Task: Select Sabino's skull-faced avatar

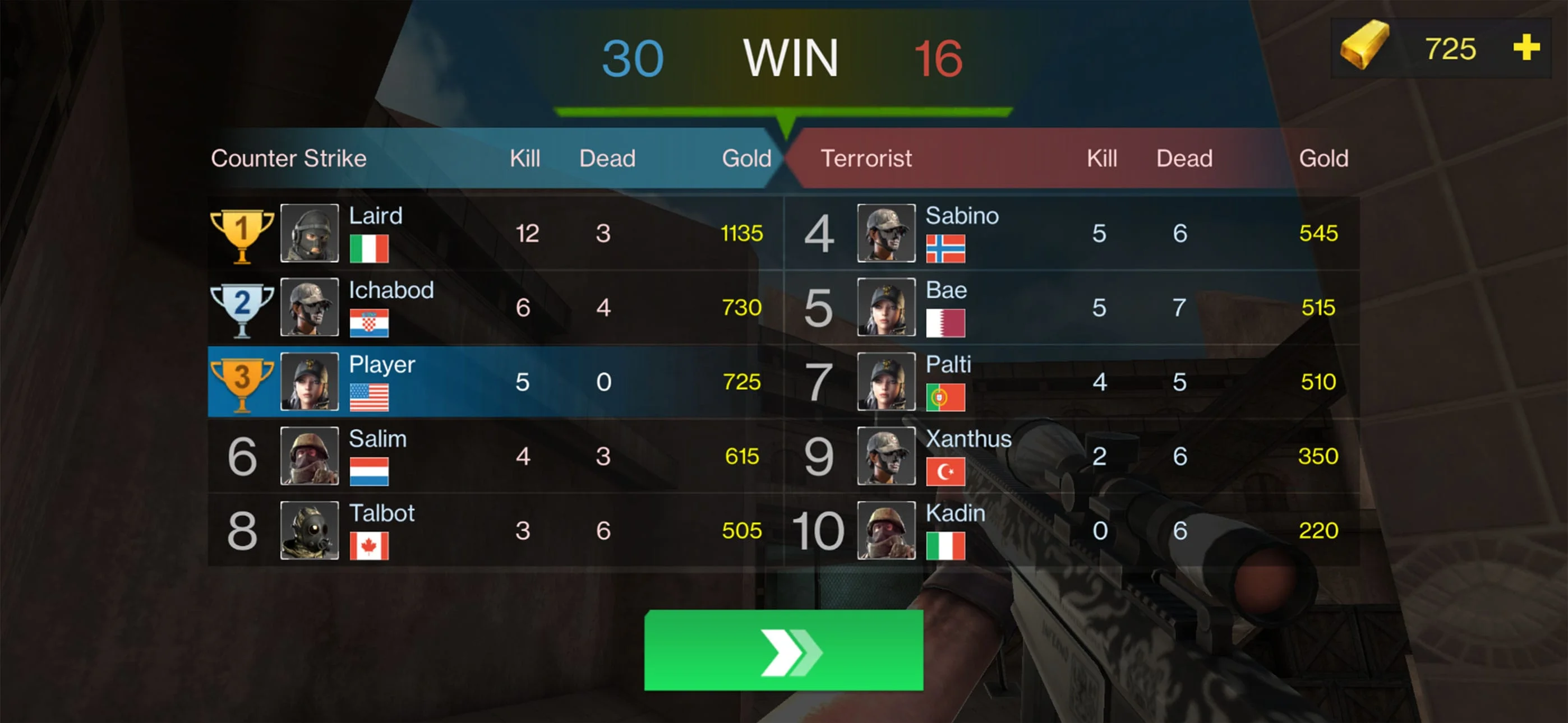Action: click(887, 233)
